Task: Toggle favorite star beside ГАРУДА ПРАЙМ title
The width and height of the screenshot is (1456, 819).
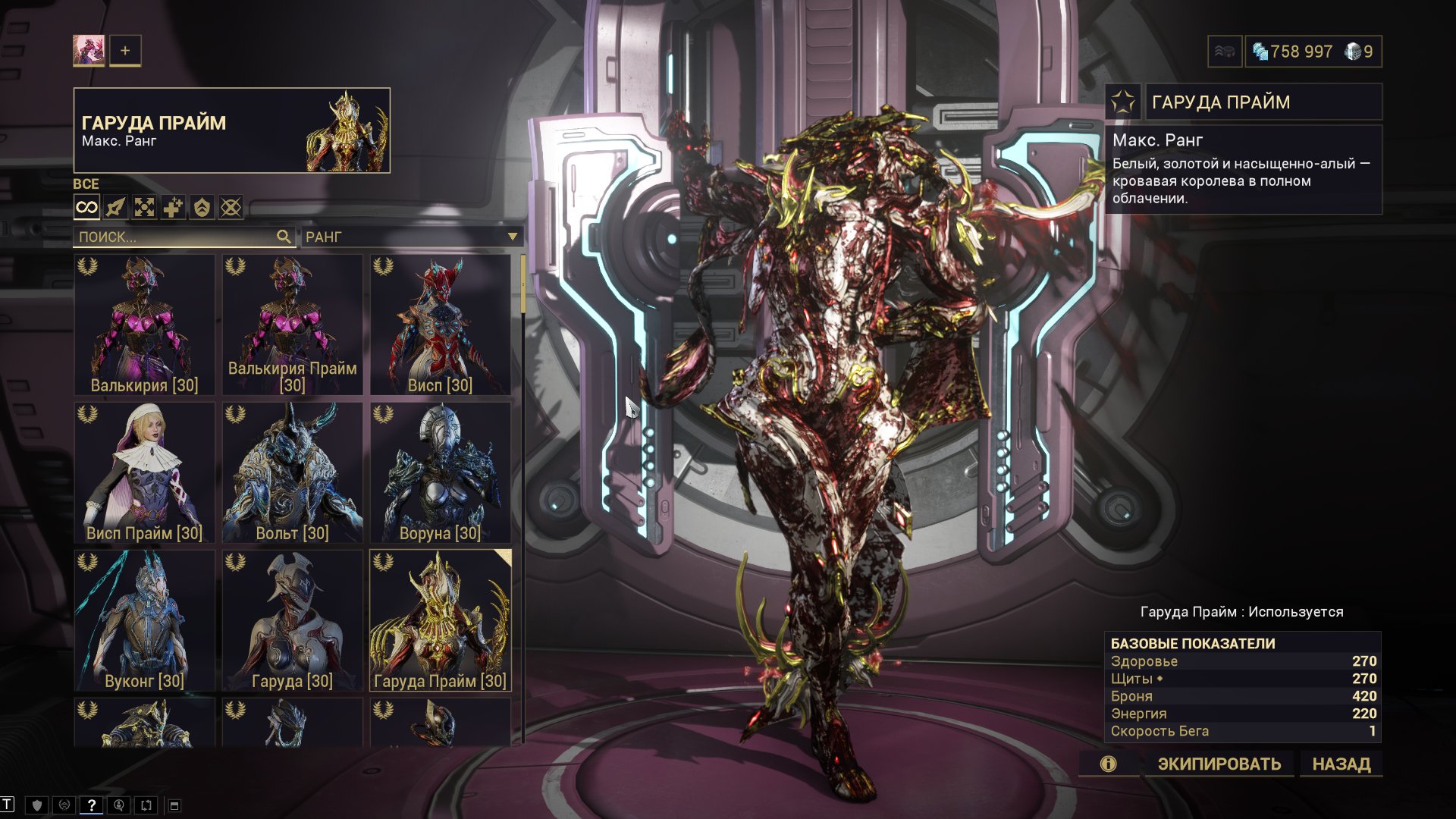Action: tap(1123, 102)
